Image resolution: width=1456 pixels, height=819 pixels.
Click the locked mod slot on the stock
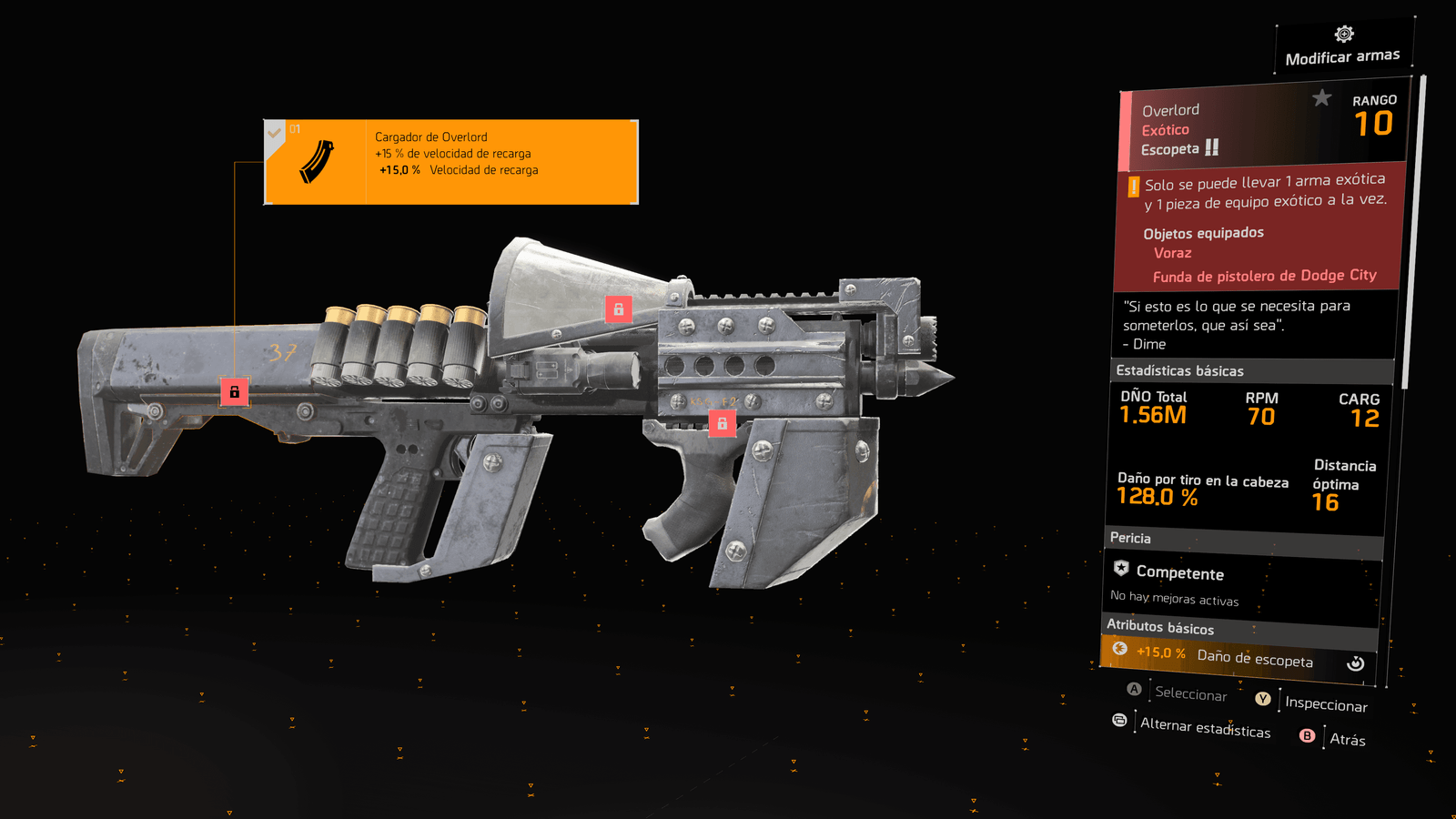(235, 392)
